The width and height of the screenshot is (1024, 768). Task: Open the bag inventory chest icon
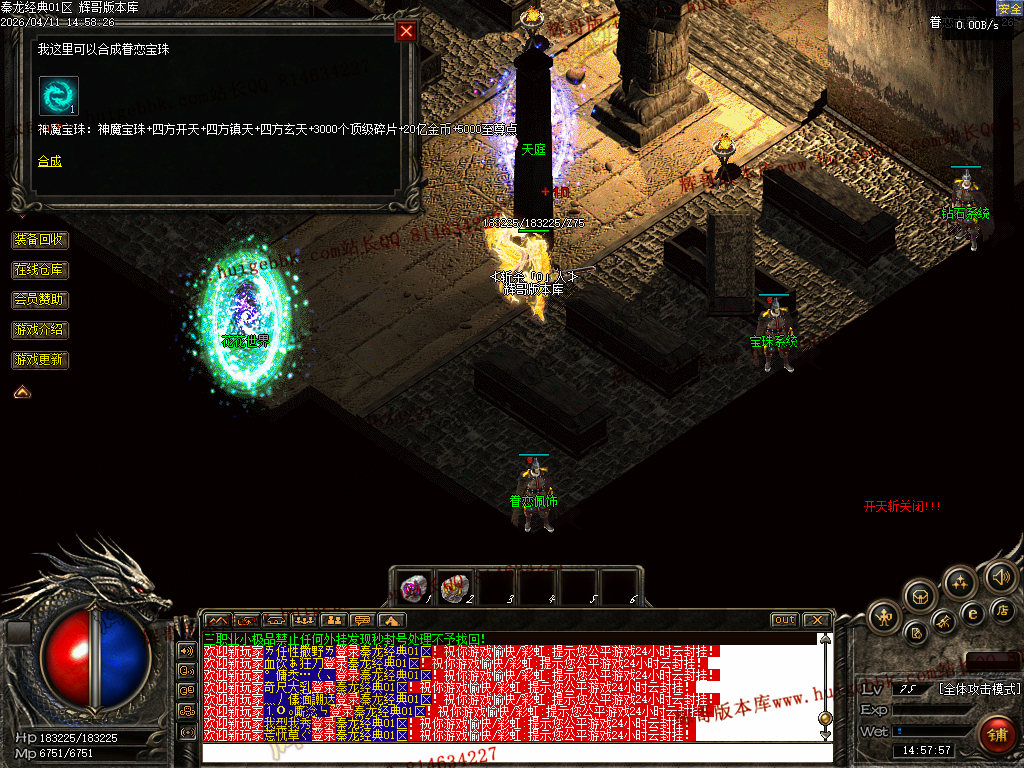click(x=920, y=597)
